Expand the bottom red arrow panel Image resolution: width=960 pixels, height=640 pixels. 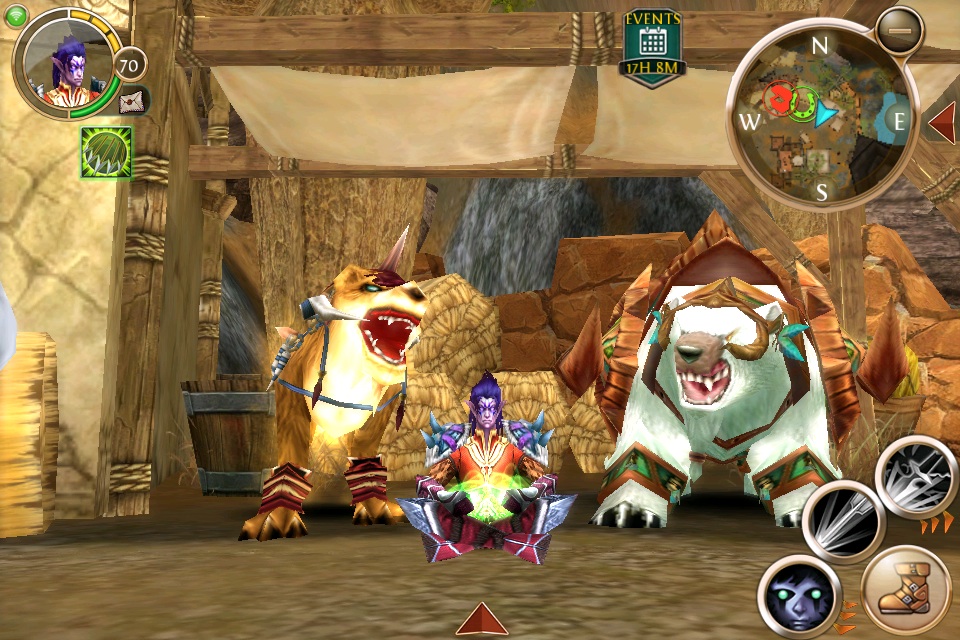tap(481, 619)
